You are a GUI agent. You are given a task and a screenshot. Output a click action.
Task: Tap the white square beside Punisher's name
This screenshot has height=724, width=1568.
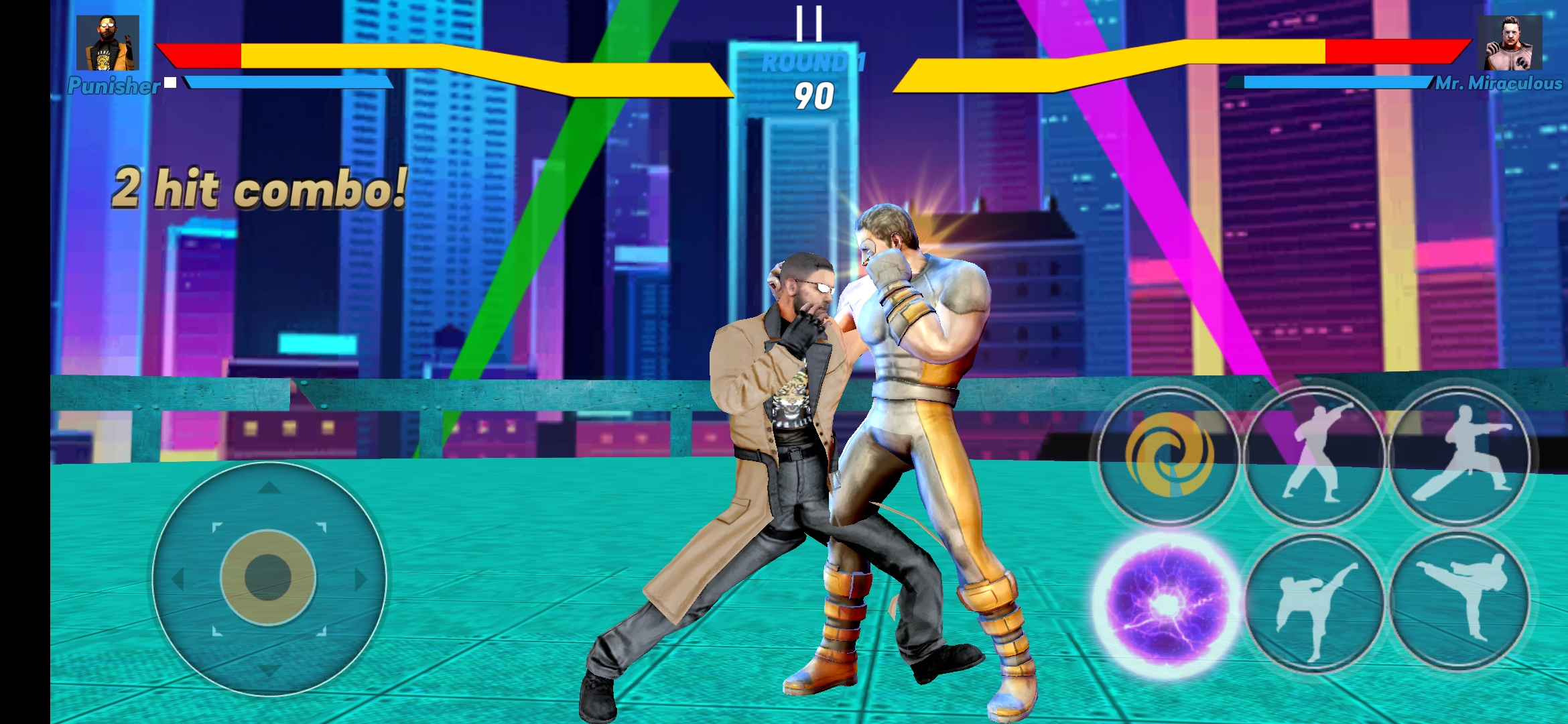pyautogui.click(x=172, y=83)
